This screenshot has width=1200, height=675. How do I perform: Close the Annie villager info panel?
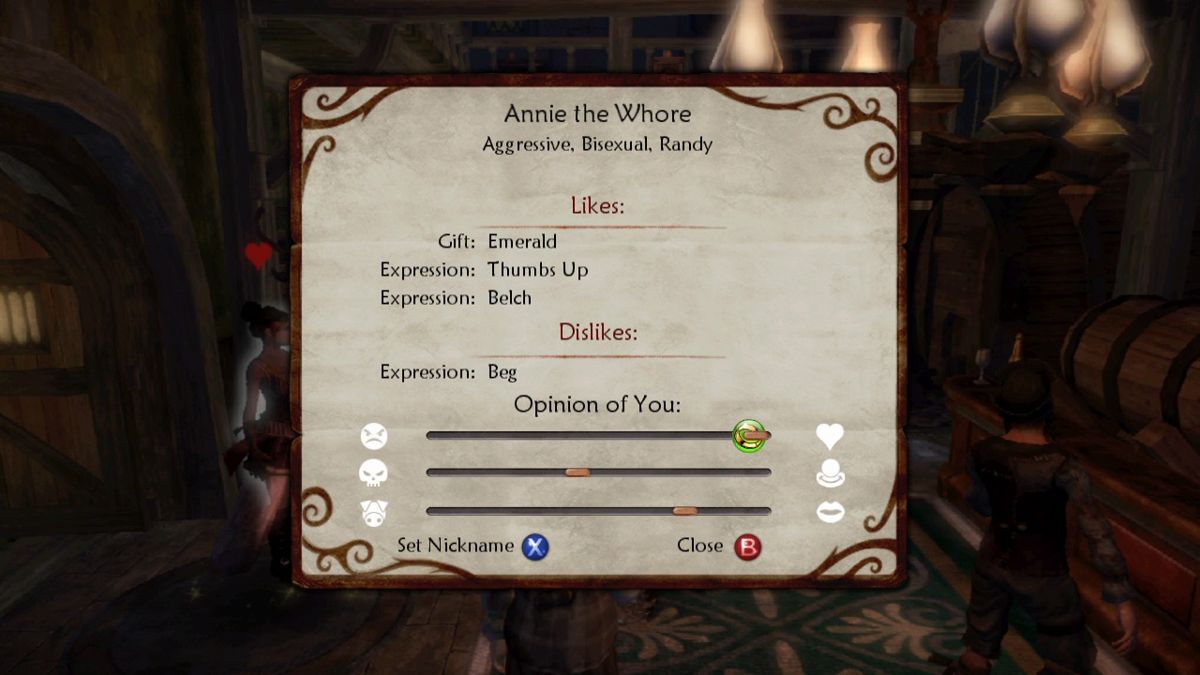tap(747, 547)
